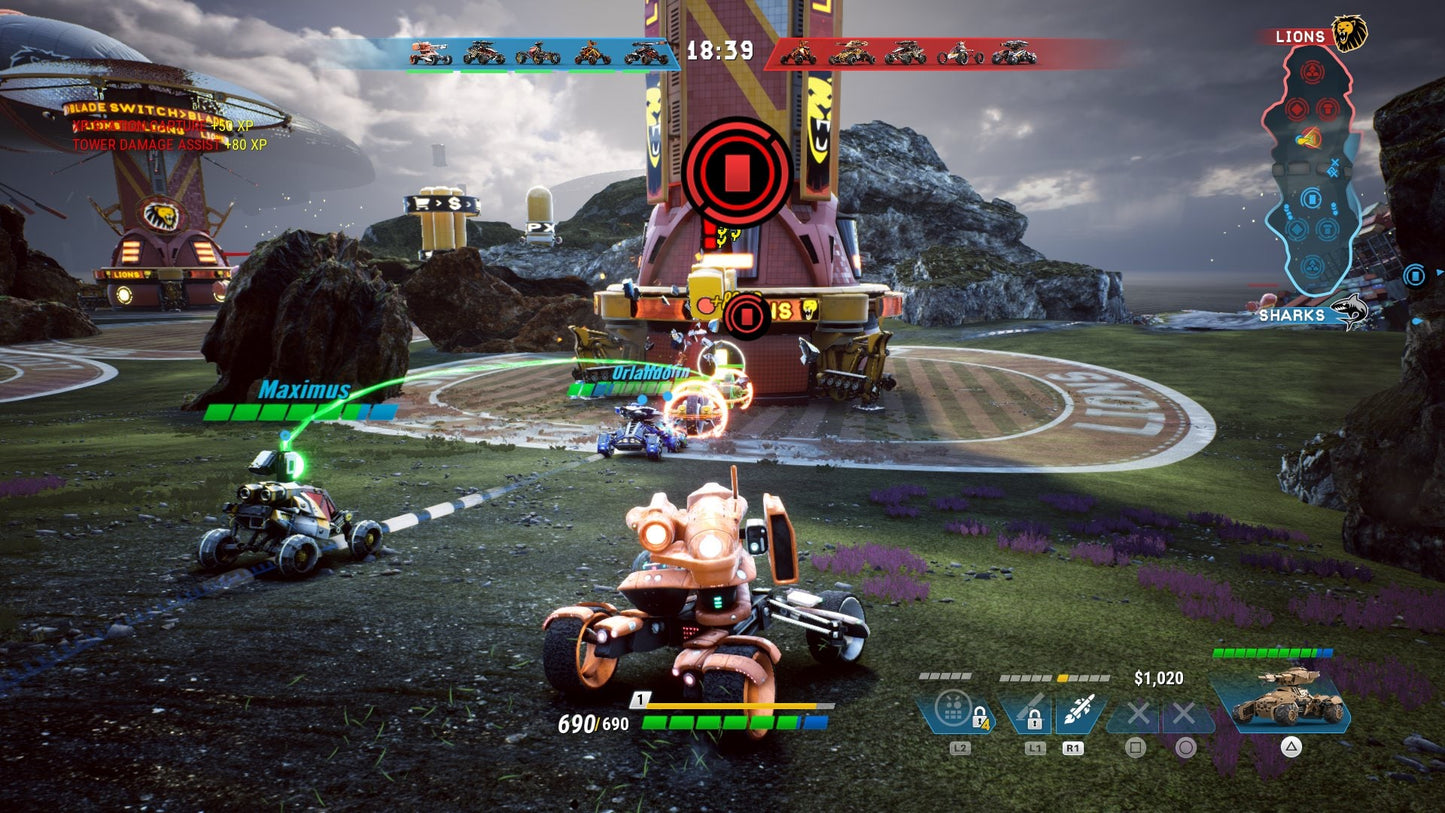The height and width of the screenshot is (813, 1445).
Task: Select the empty Circle ability slot
Action: [1185, 714]
